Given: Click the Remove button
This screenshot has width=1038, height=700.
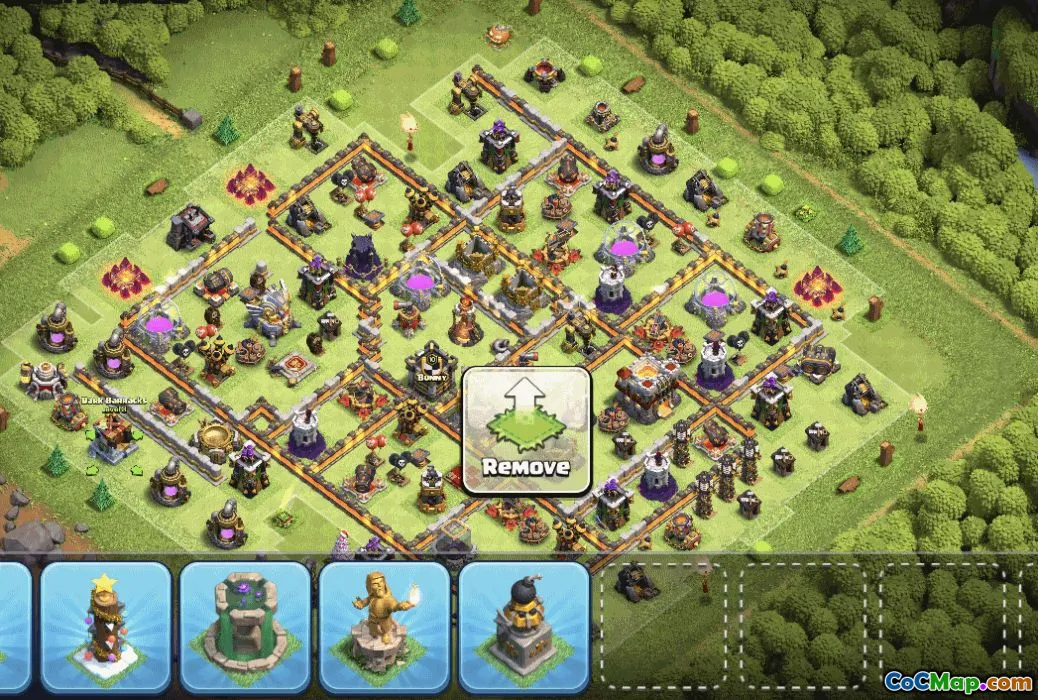Looking at the screenshot, I should pyautogui.click(x=526, y=431).
